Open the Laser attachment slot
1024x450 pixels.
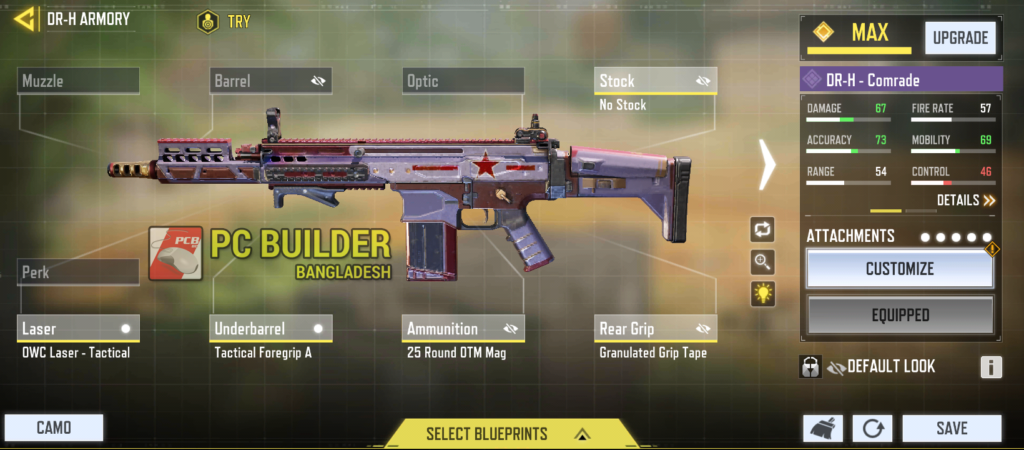[x=78, y=328]
